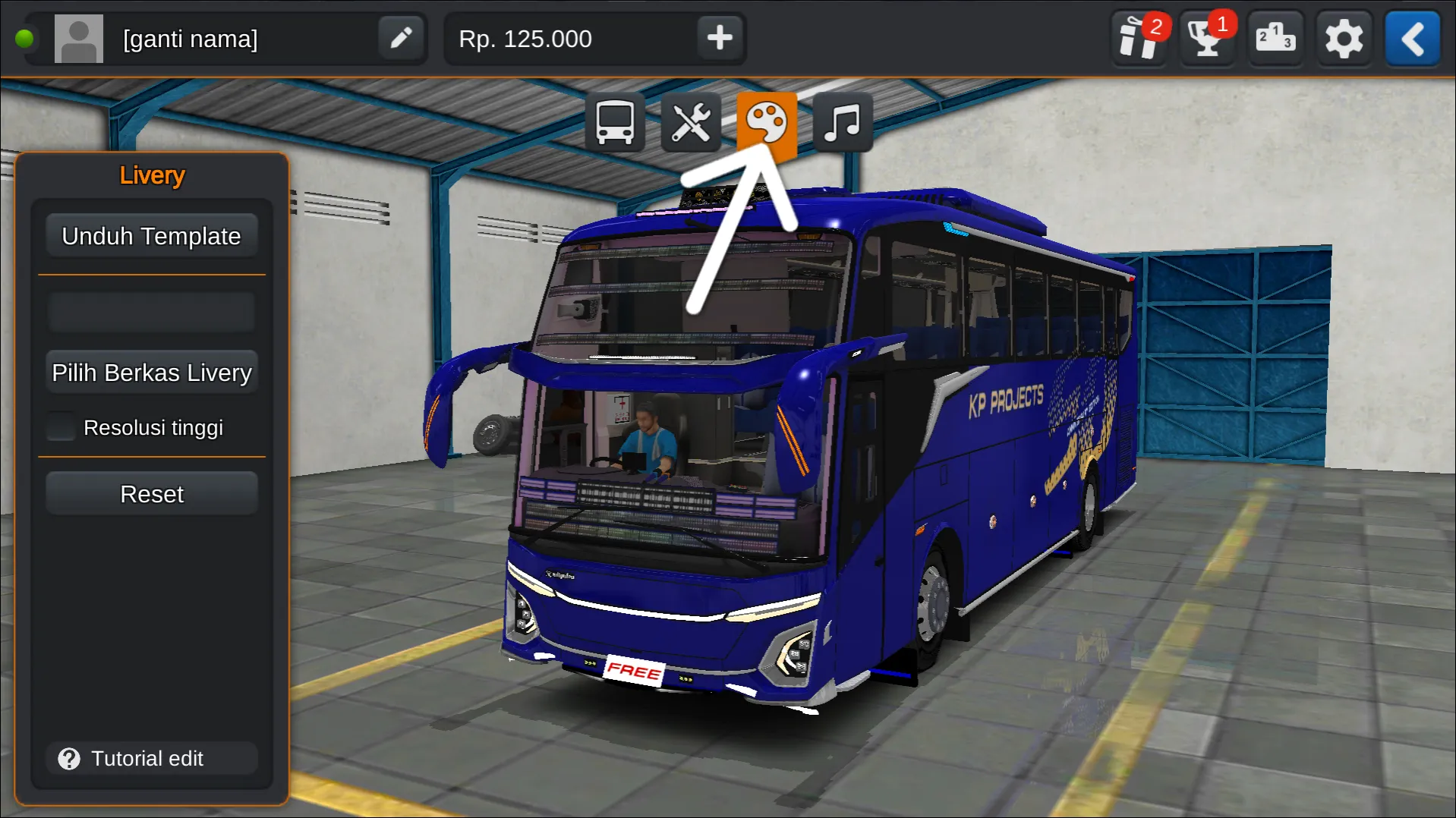Viewport: 1456px width, 818px height.
Task: Select the bus selection icon
Action: [614, 122]
